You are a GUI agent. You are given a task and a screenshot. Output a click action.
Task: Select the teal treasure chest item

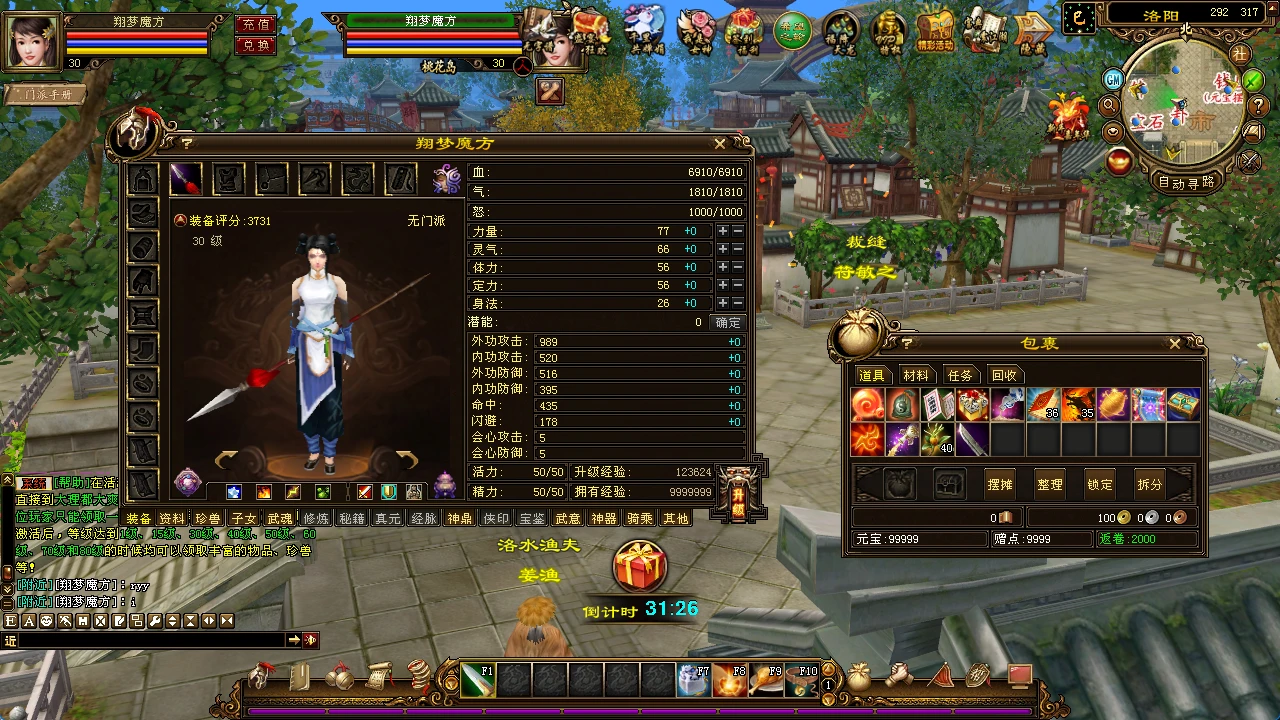click(1183, 404)
